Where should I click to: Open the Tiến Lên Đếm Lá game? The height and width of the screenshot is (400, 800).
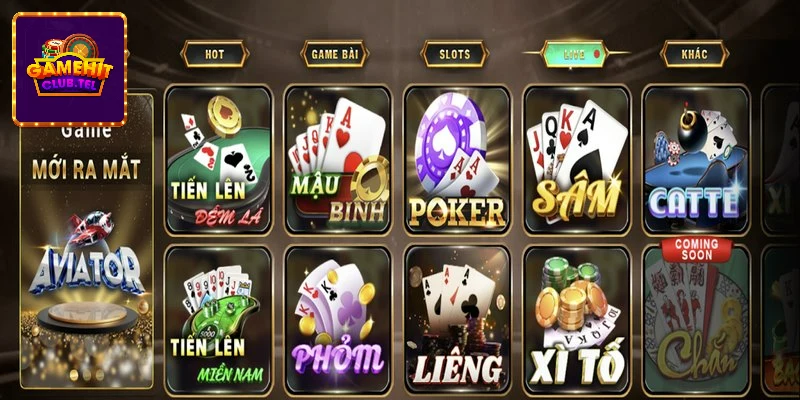(x=218, y=160)
